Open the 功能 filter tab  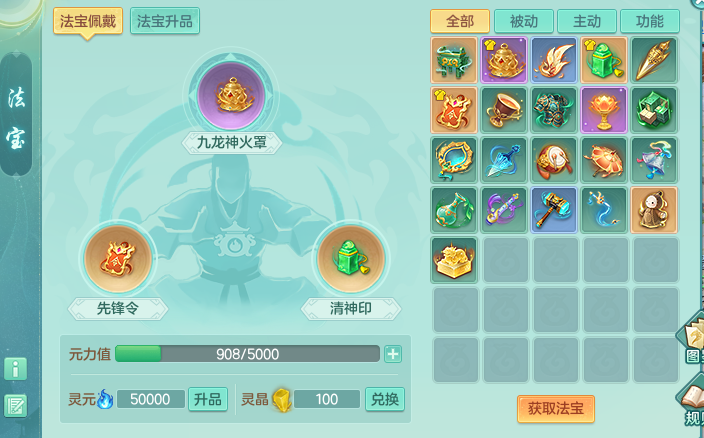(649, 21)
